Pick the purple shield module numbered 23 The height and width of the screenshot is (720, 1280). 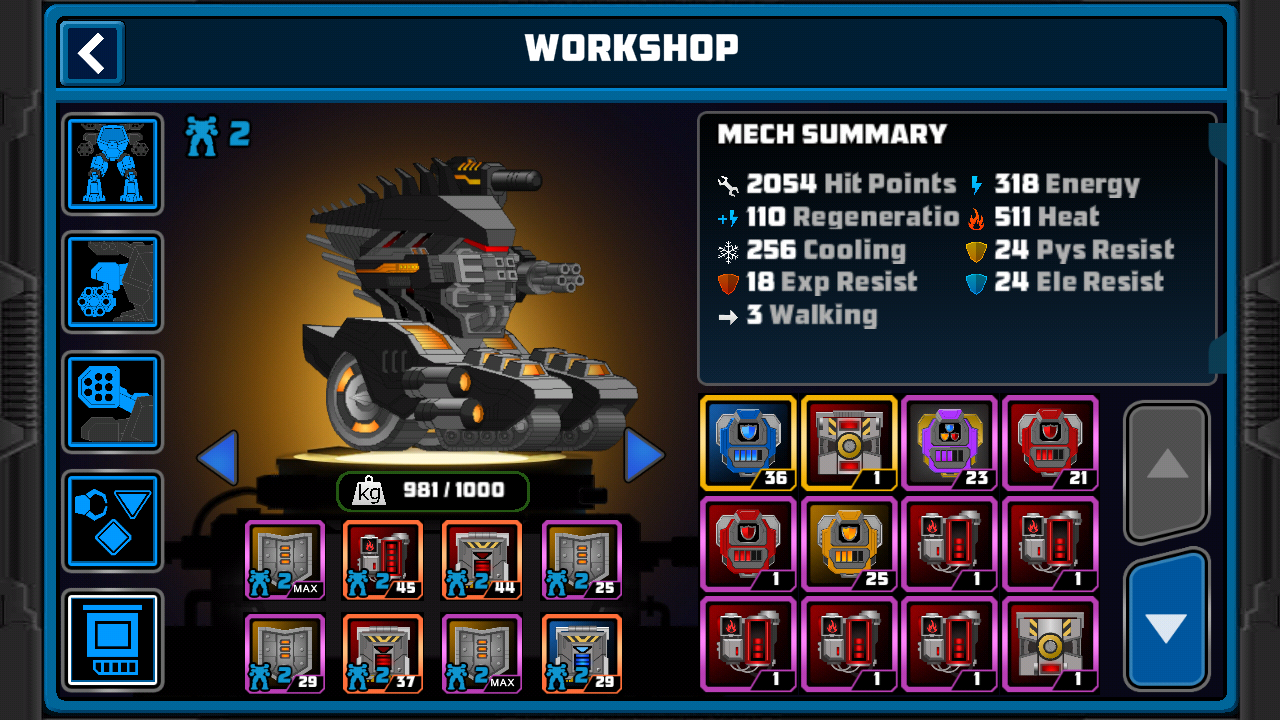[x=949, y=442]
